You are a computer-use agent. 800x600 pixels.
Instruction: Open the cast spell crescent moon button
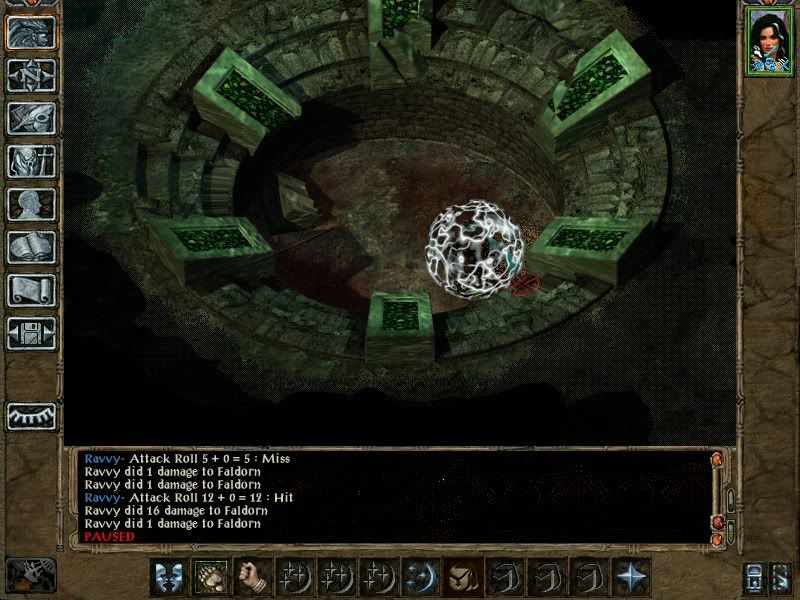[x=419, y=576]
